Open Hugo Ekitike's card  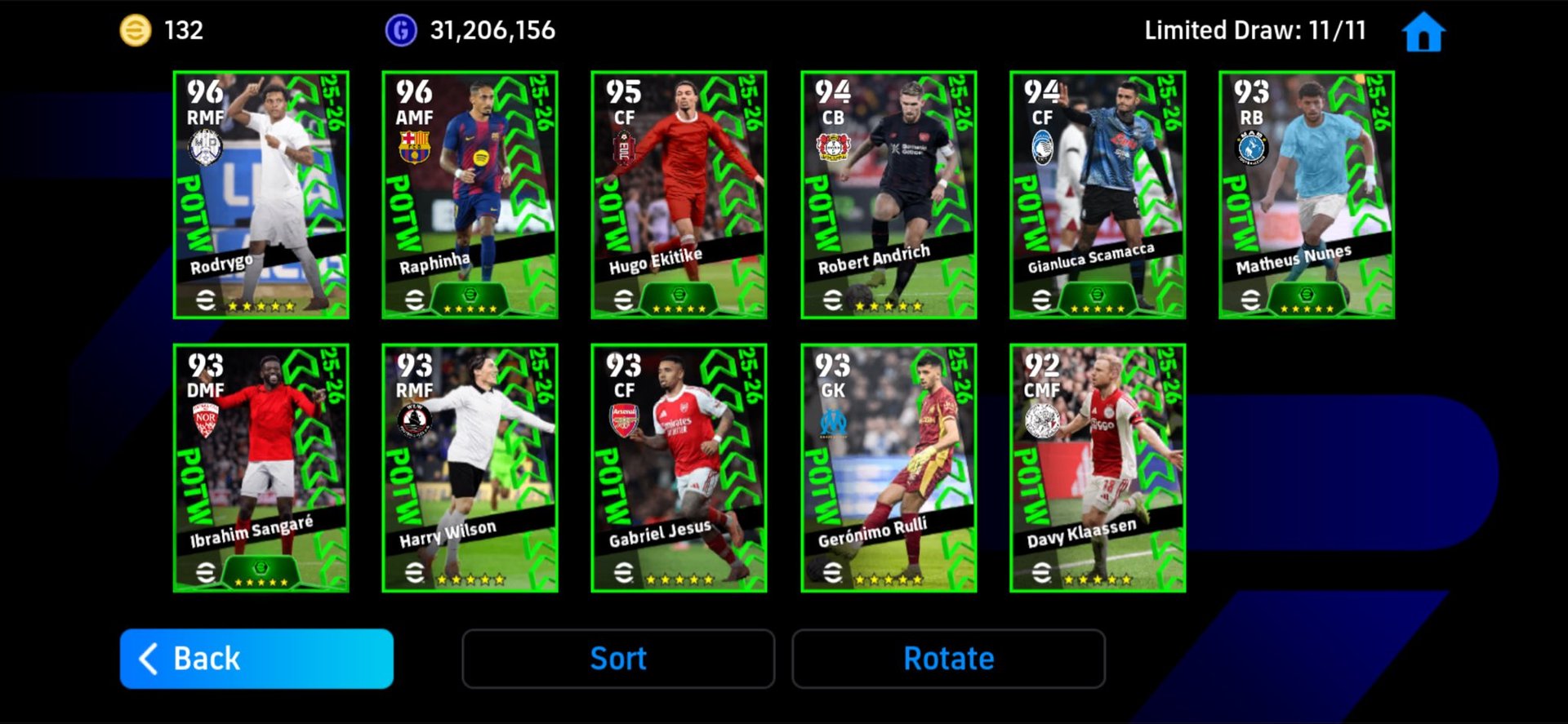(679, 194)
